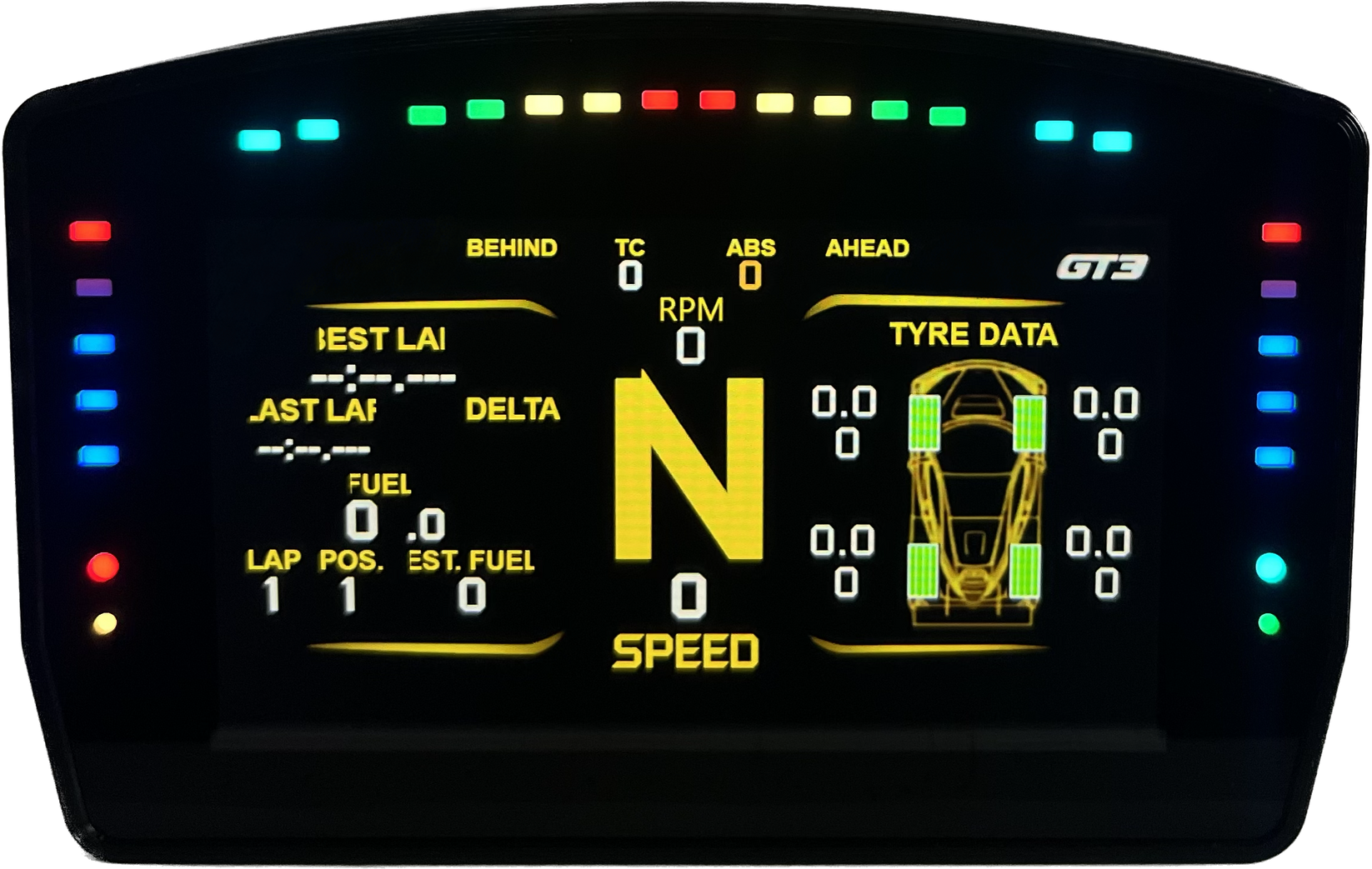Select the rear-right tyre on the car diagram

pos(1028,571)
